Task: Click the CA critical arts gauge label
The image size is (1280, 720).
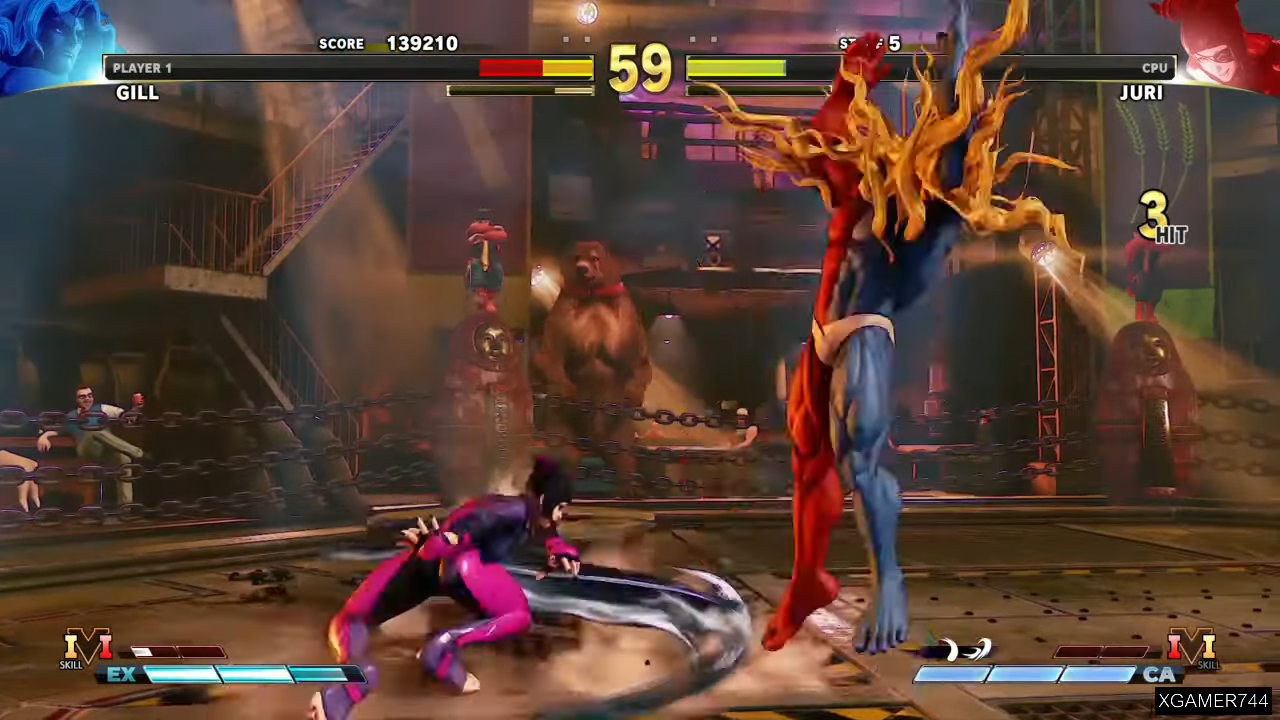Action: (1161, 676)
